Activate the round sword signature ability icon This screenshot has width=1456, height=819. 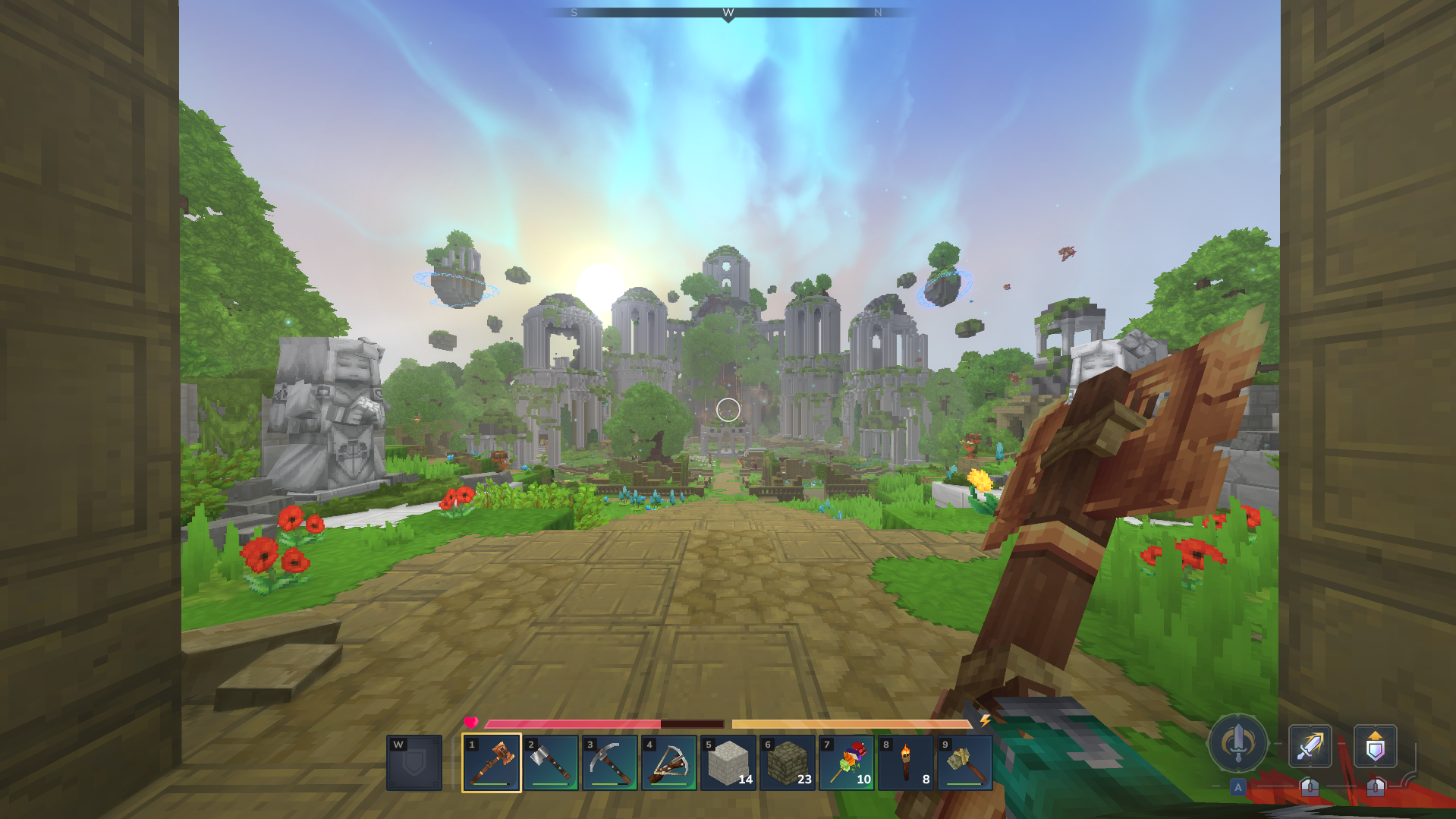(1237, 744)
